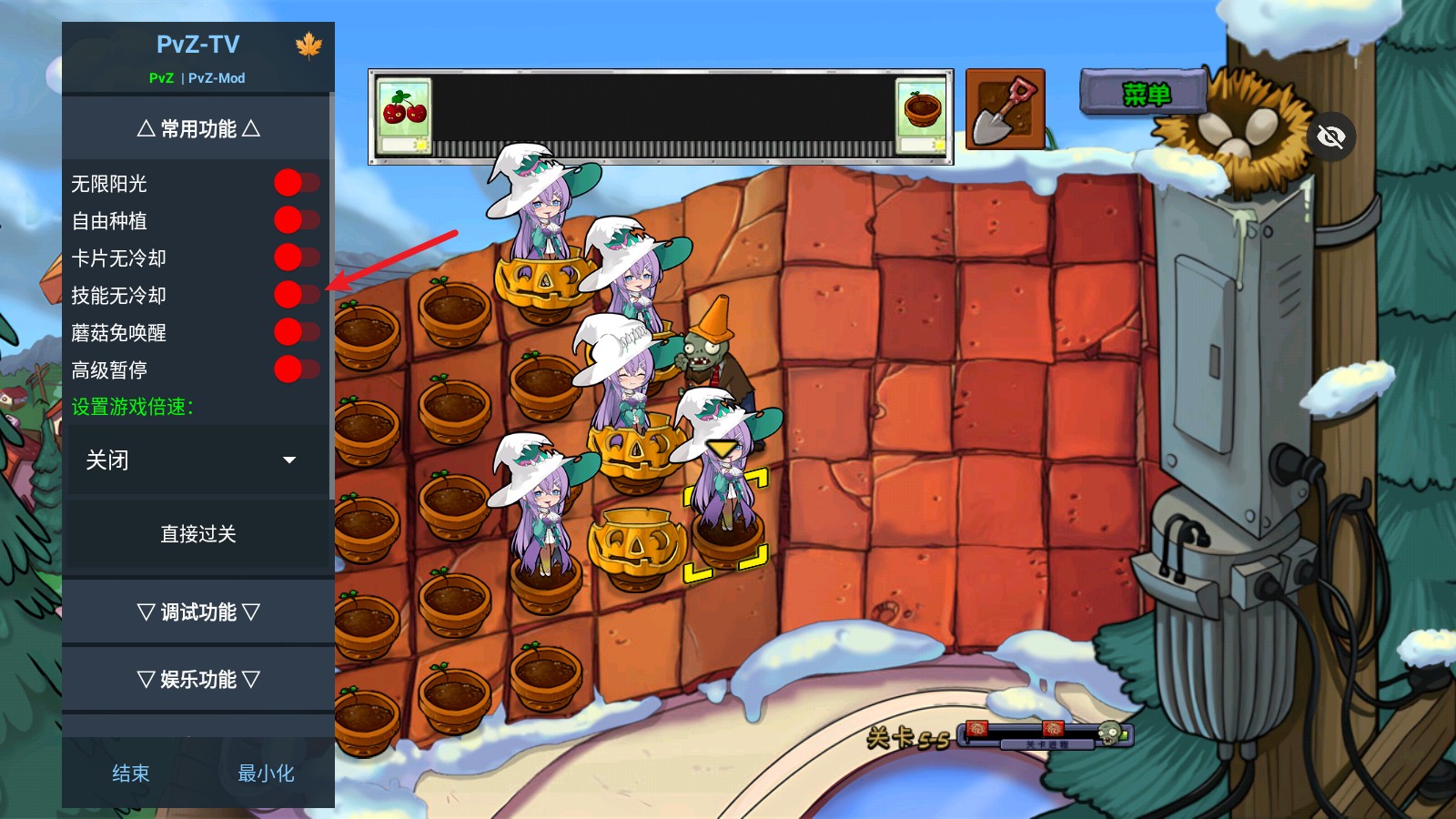Minimize the panel with 最小化

(266, 773)
